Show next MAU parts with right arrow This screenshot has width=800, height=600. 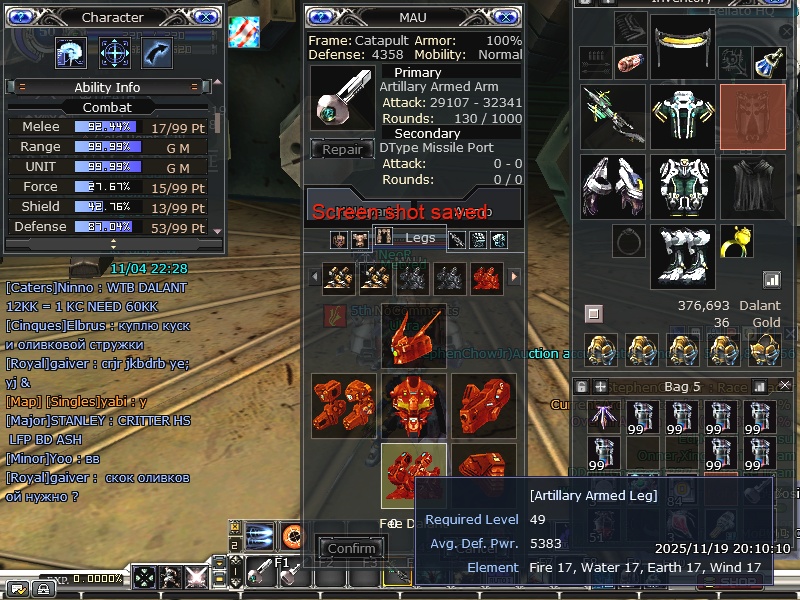click(x=515, y=276)
